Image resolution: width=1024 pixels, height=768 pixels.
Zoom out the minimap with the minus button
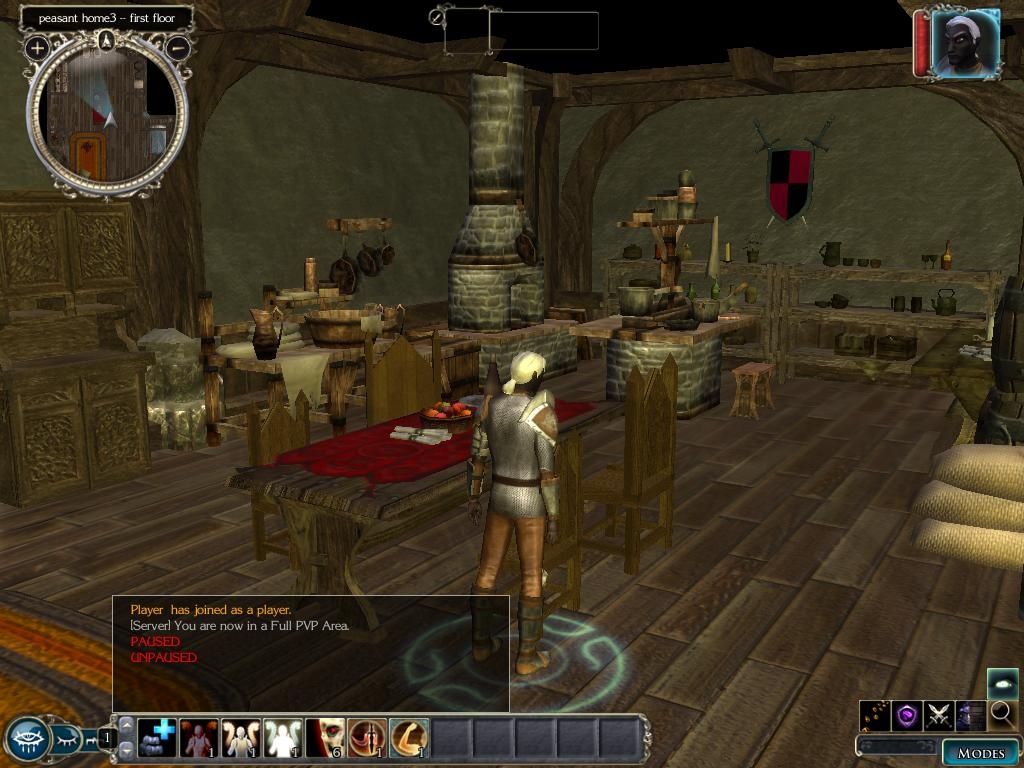[178, 47]
